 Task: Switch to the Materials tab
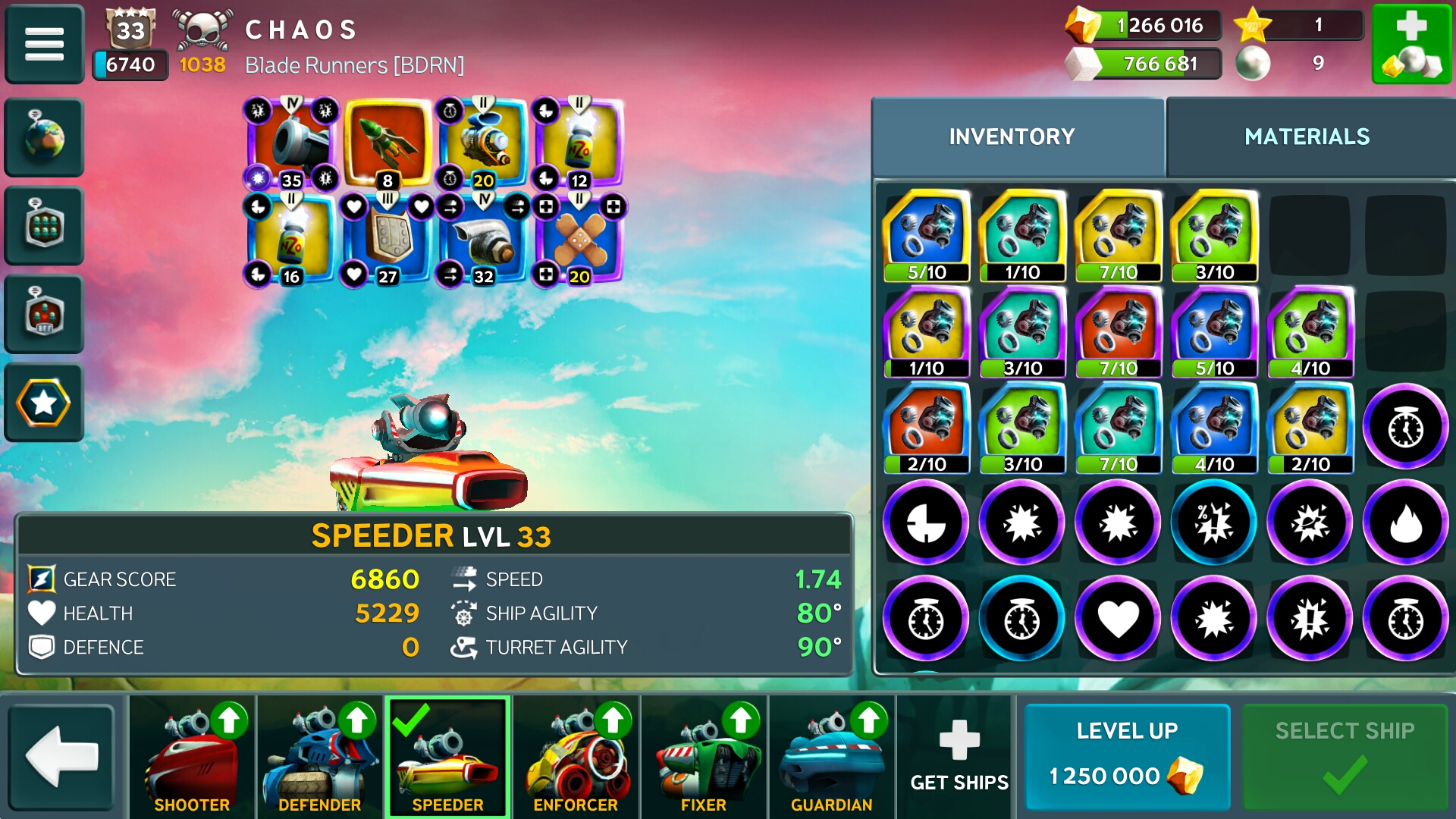1307,136
